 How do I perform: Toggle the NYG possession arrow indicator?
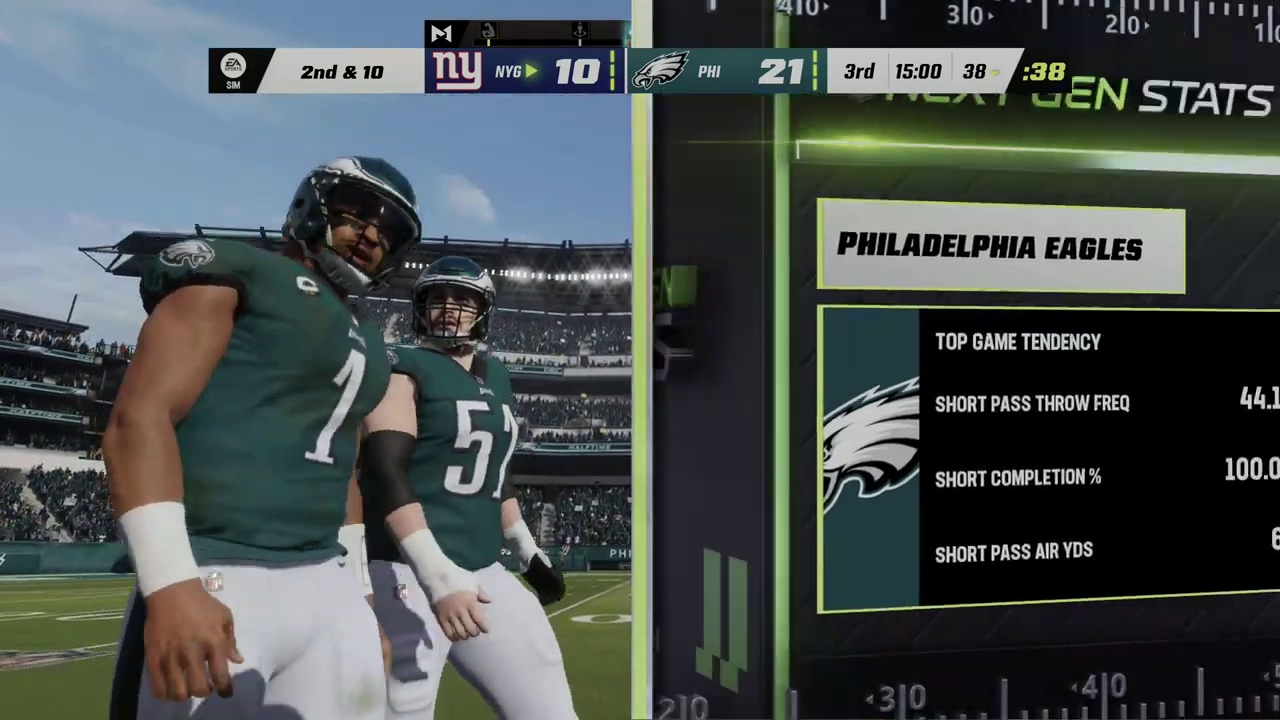[533, 71]
